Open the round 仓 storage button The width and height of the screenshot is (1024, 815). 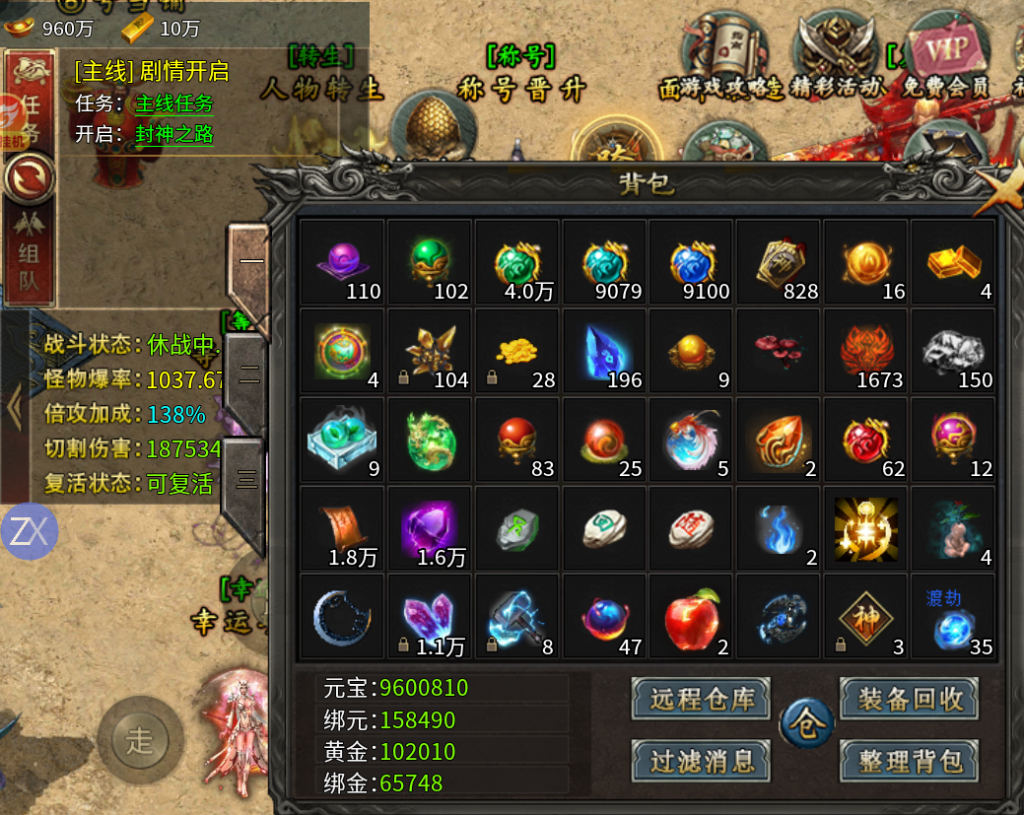tap(806, 724)
